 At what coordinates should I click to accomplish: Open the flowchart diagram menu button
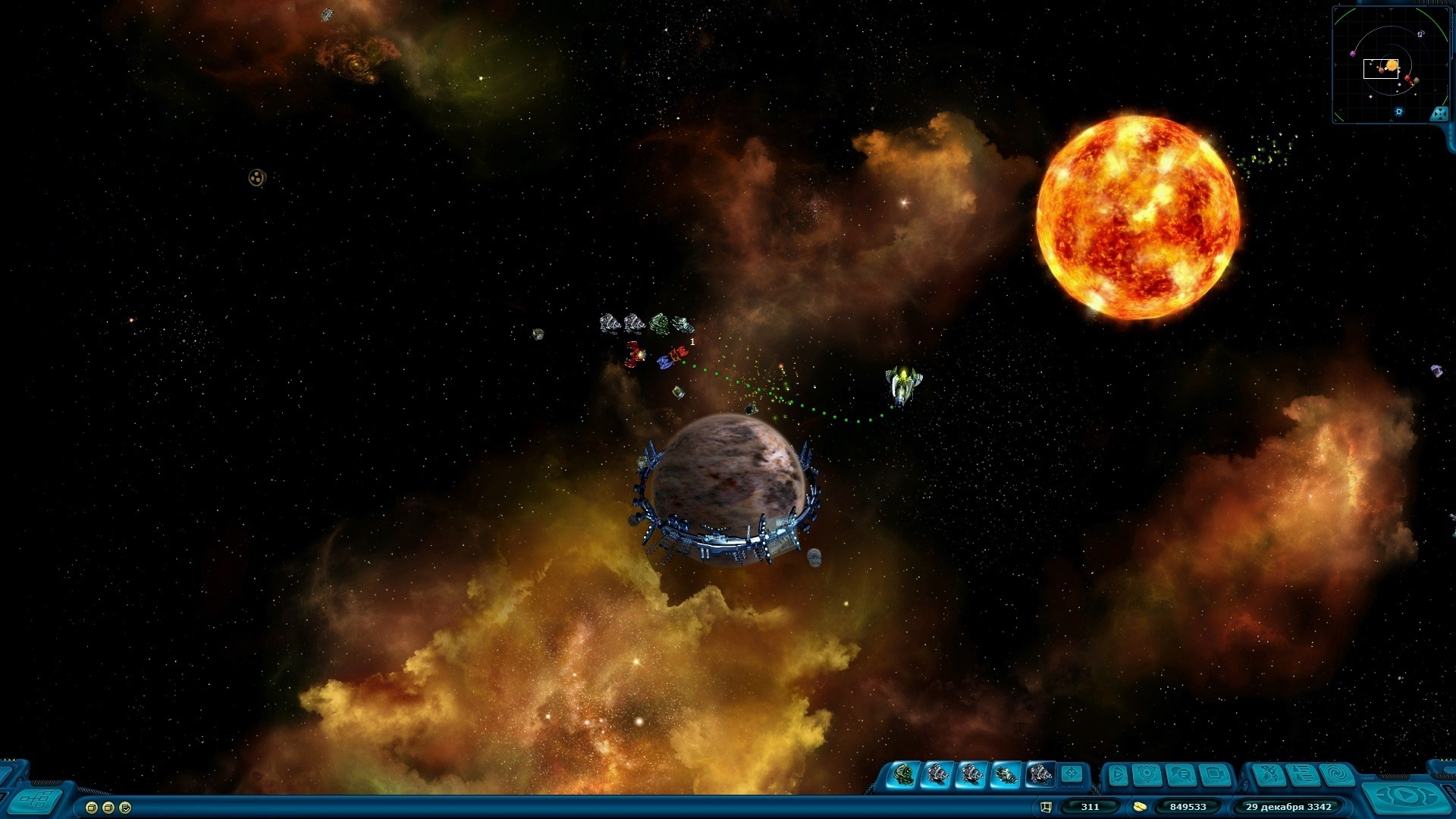pyautogui.click(x=36, y=799)
